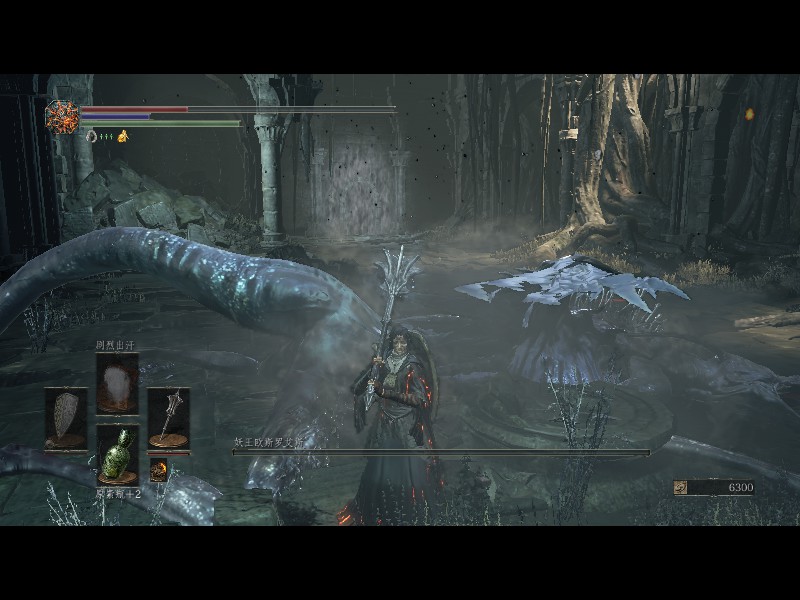800x600 pixels.
Task: Select the right-hand weapon slot
Action: click(x=168, y=417)
